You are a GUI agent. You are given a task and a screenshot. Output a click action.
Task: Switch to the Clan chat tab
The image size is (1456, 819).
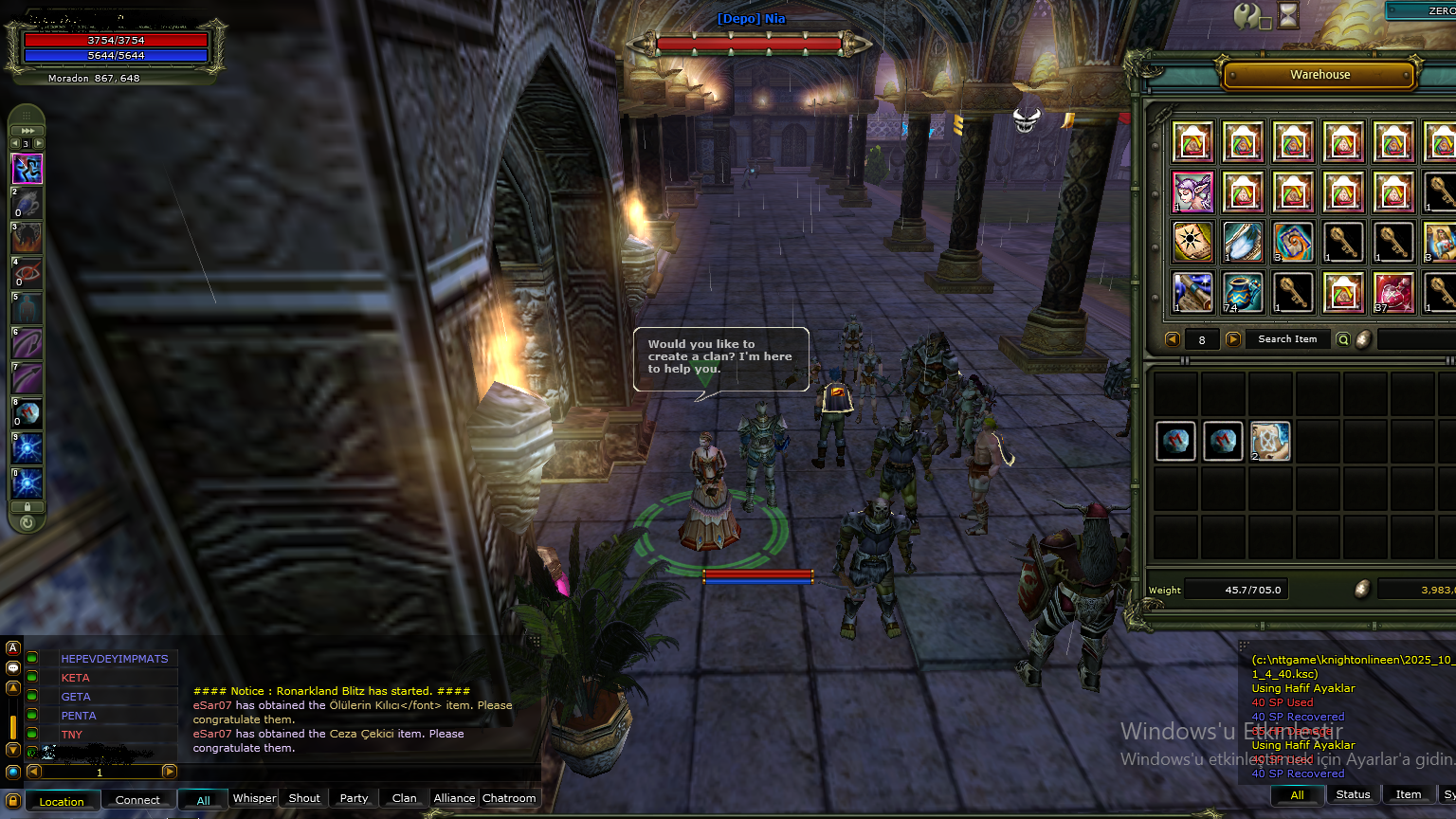pyautogui.click(x=404, y=798)
